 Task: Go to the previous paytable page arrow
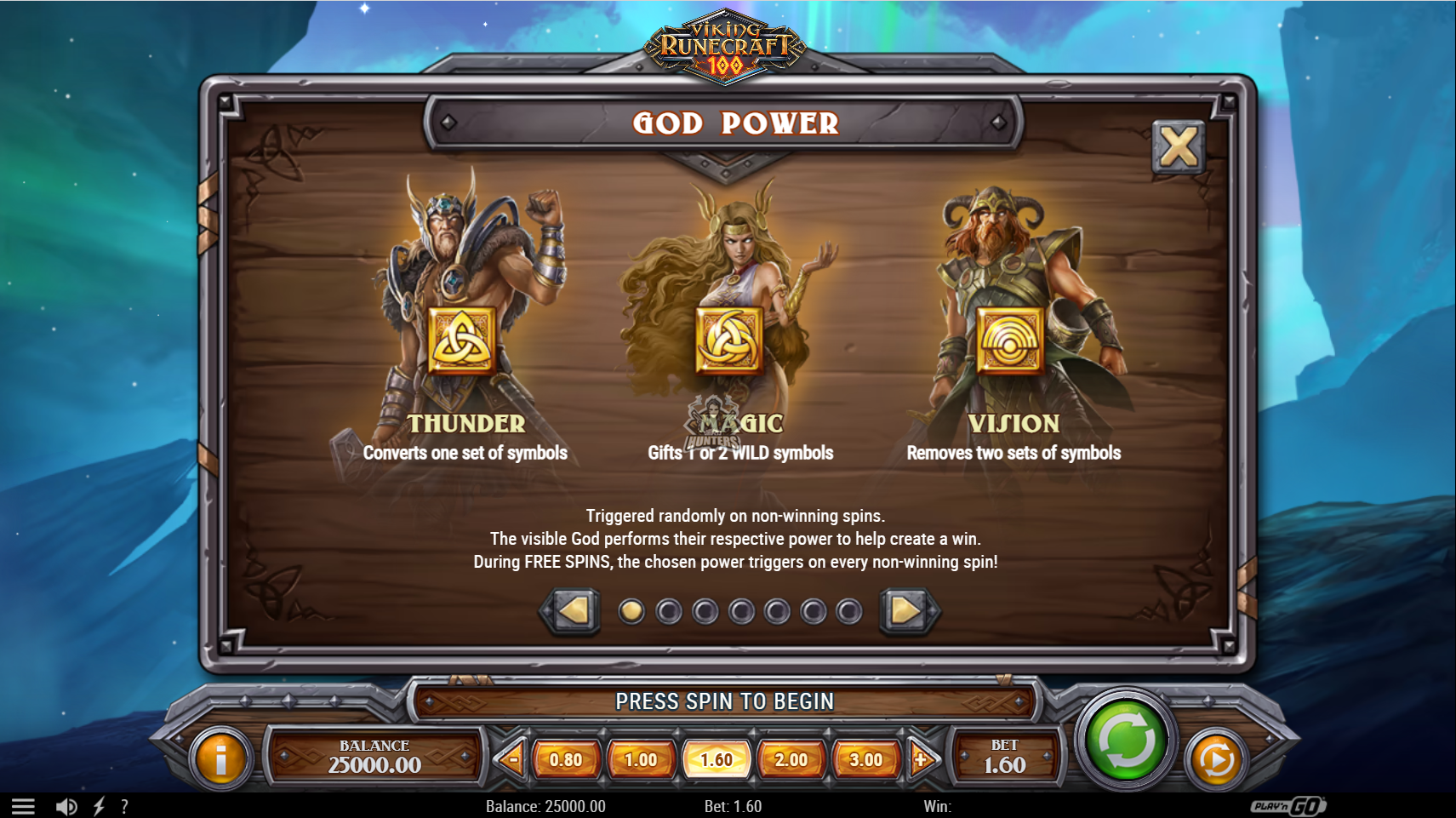click(x=572, y=610)
